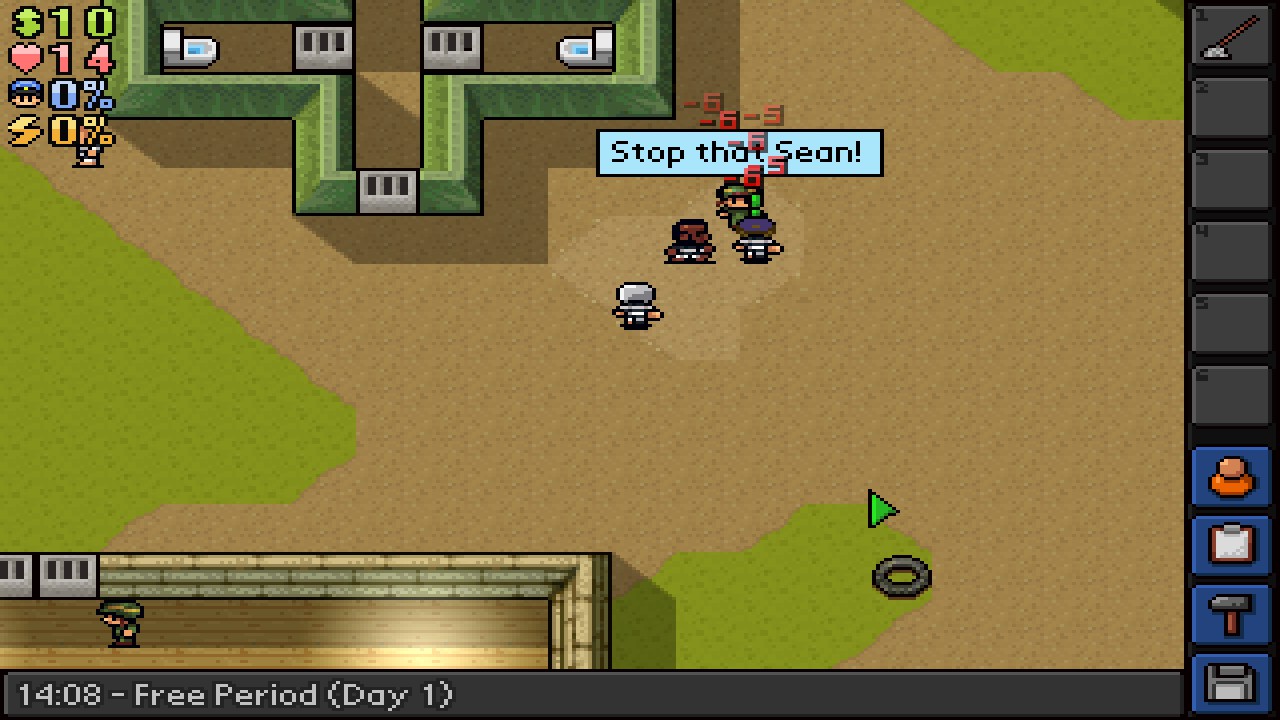
Task: Click empty inventory slot 2
Action: coord(1230,105)
